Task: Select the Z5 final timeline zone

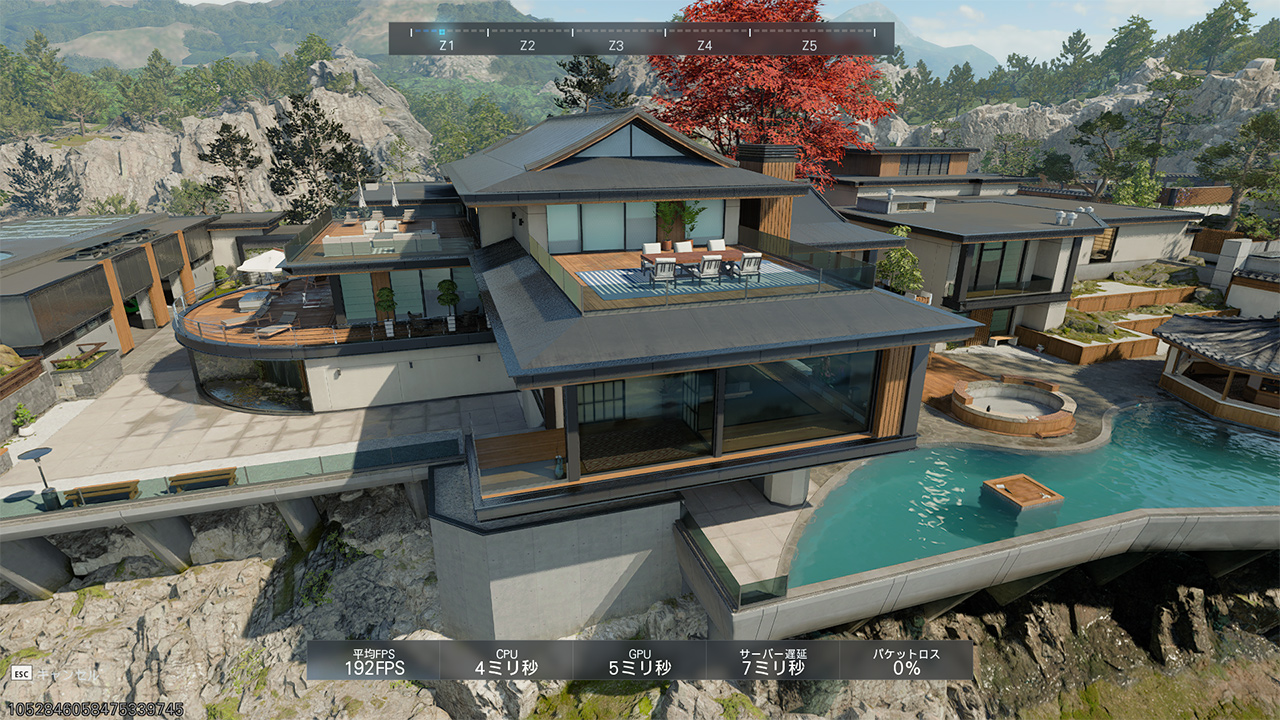Action: click(809, 46)
